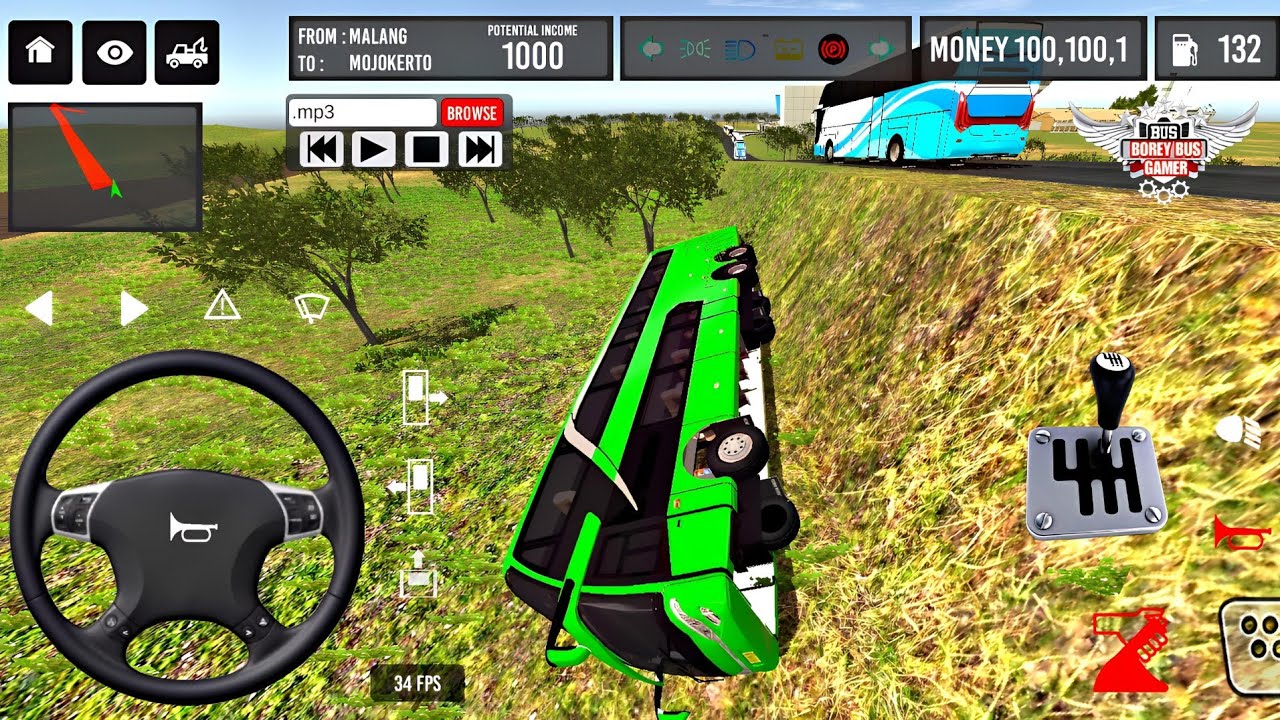The height and width of the screenshot is (720, 1280).
Task: Open the minimap
Action: [105, 167]
